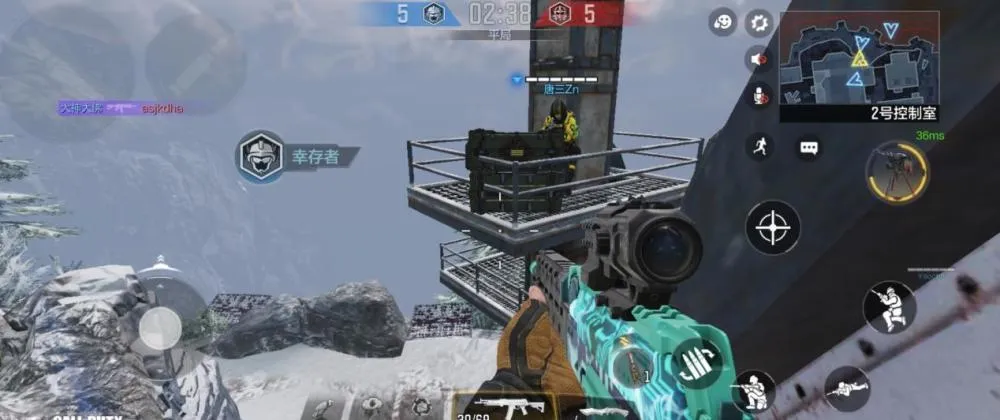
Task: Toggle the speaker sound icon
Action: [x=760, y=59]
